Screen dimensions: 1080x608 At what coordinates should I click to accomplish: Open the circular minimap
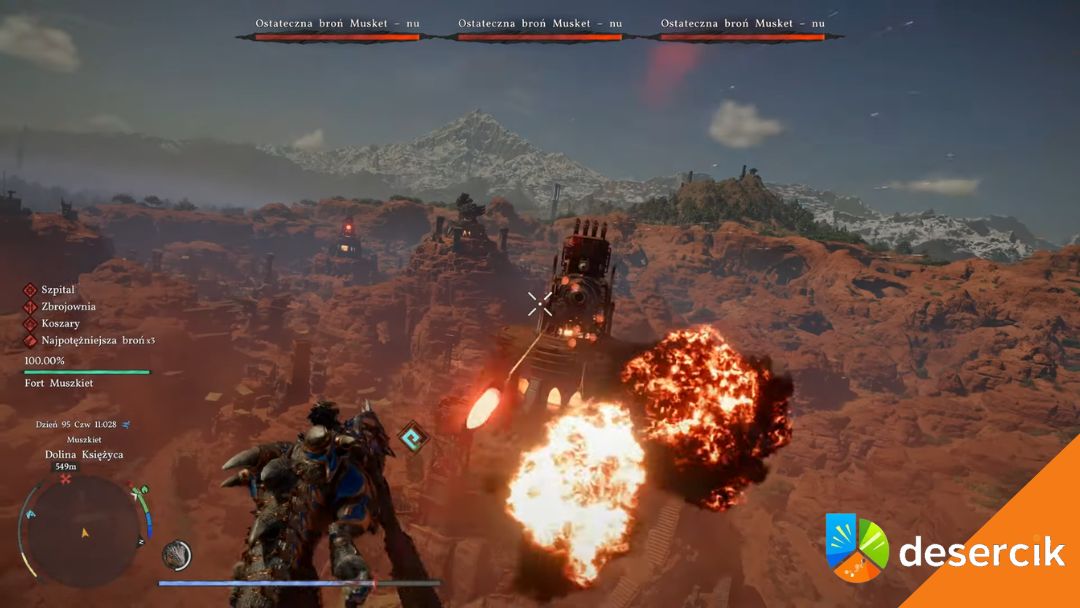[x=84, y=531]
